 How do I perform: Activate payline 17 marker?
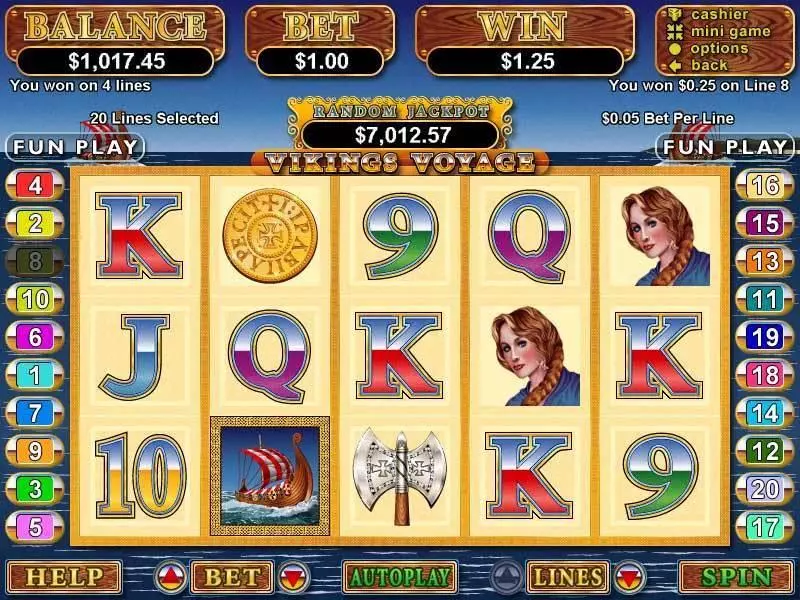coord(765,527)
